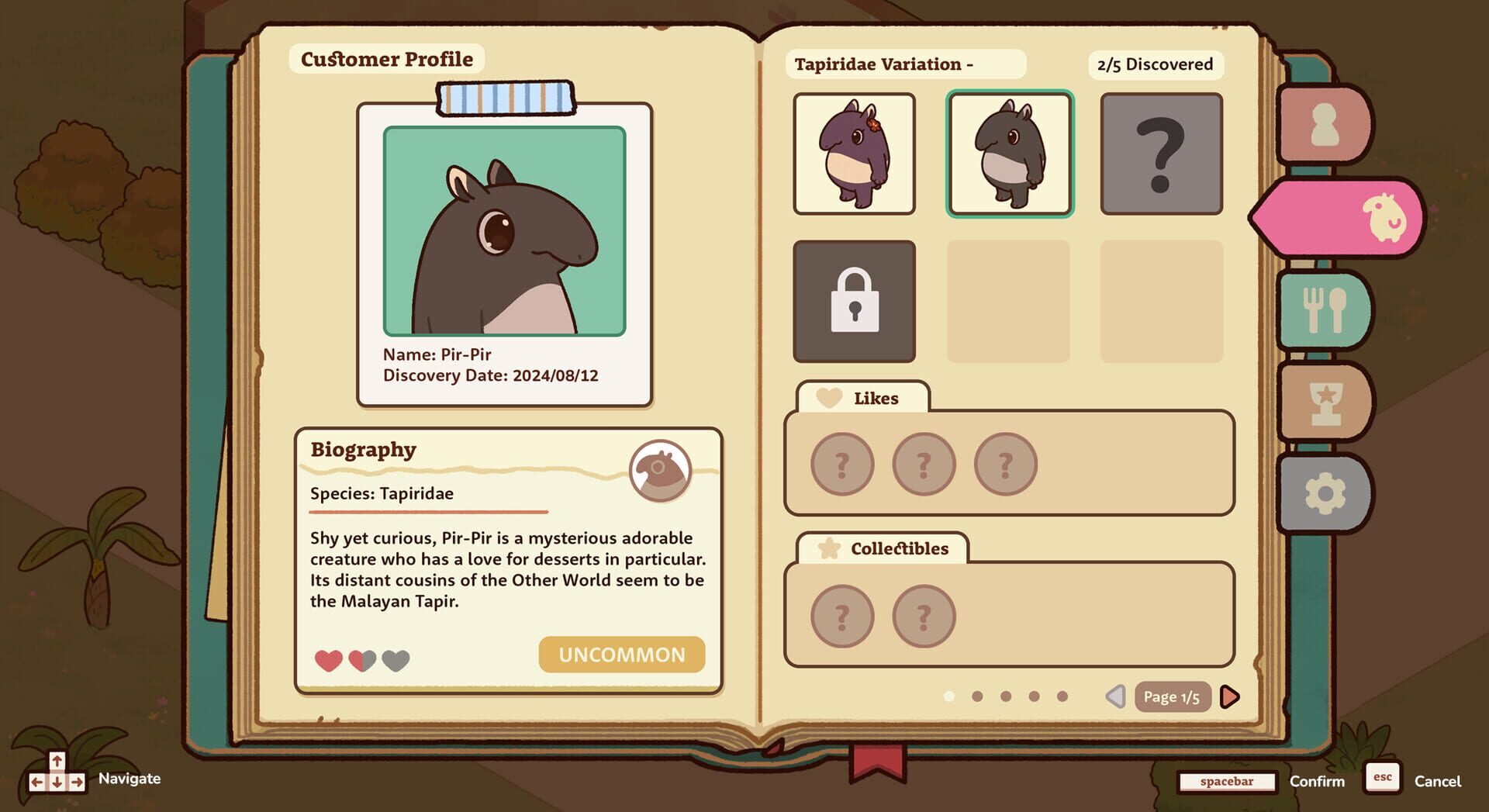
Task: Click the Customer Profile page header
Action: (x=385, y=59)
